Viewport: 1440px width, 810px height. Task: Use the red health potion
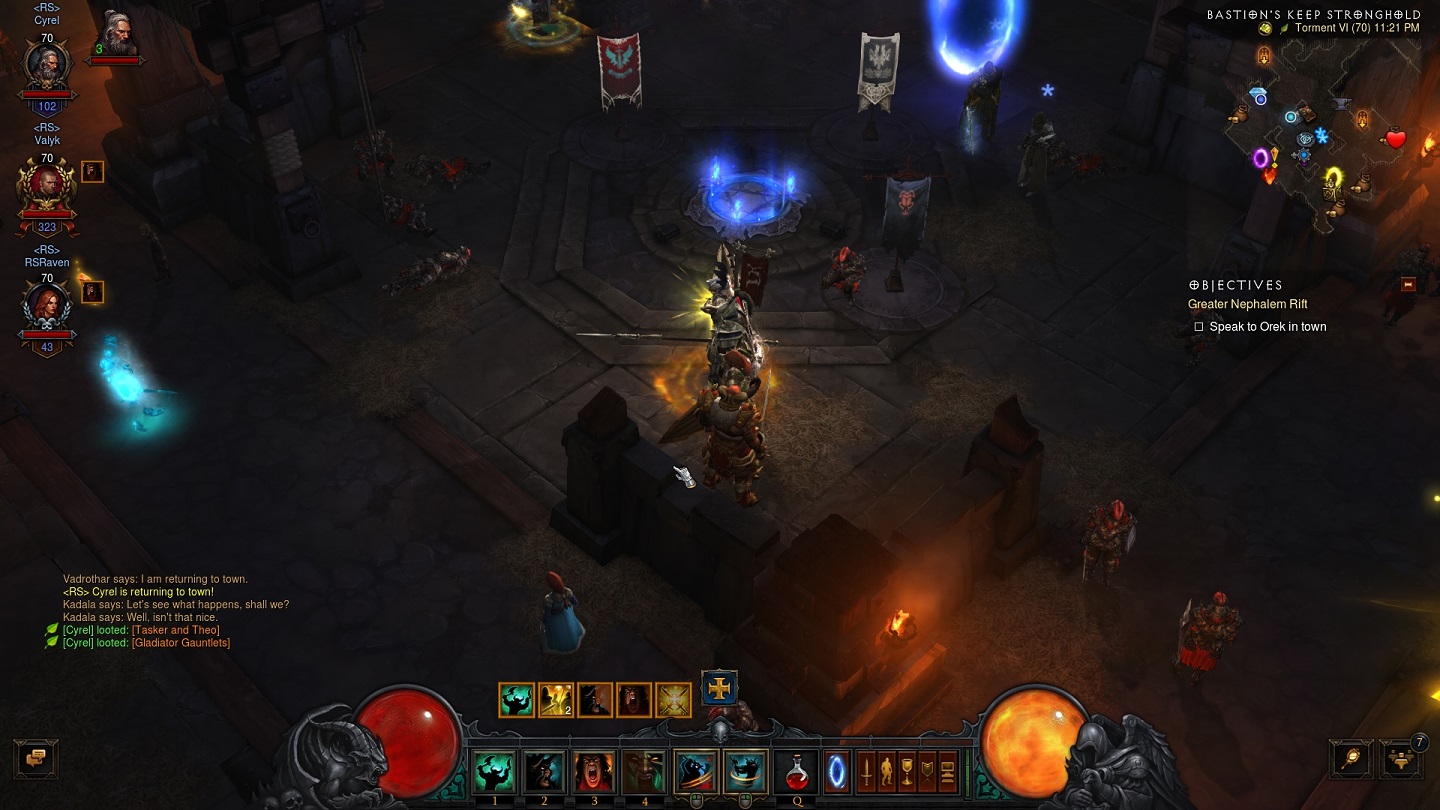point(797,771)
